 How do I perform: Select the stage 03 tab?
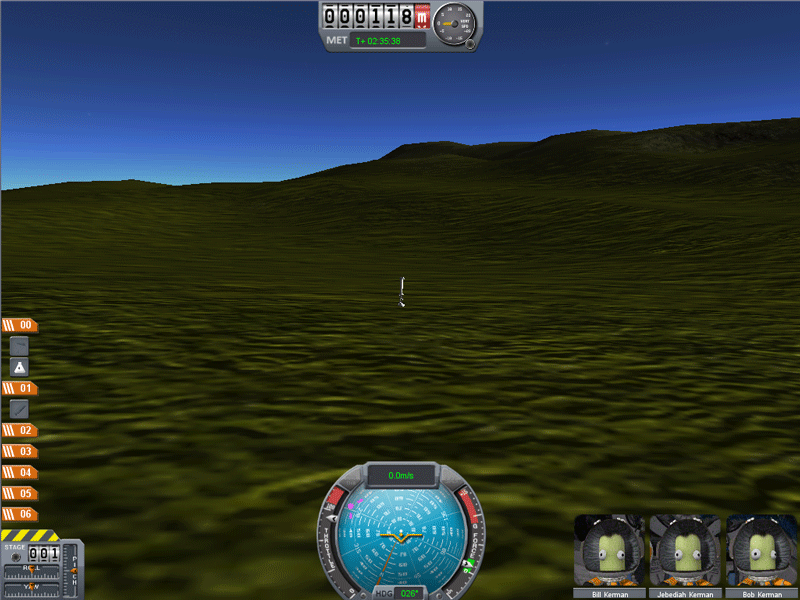20,451
